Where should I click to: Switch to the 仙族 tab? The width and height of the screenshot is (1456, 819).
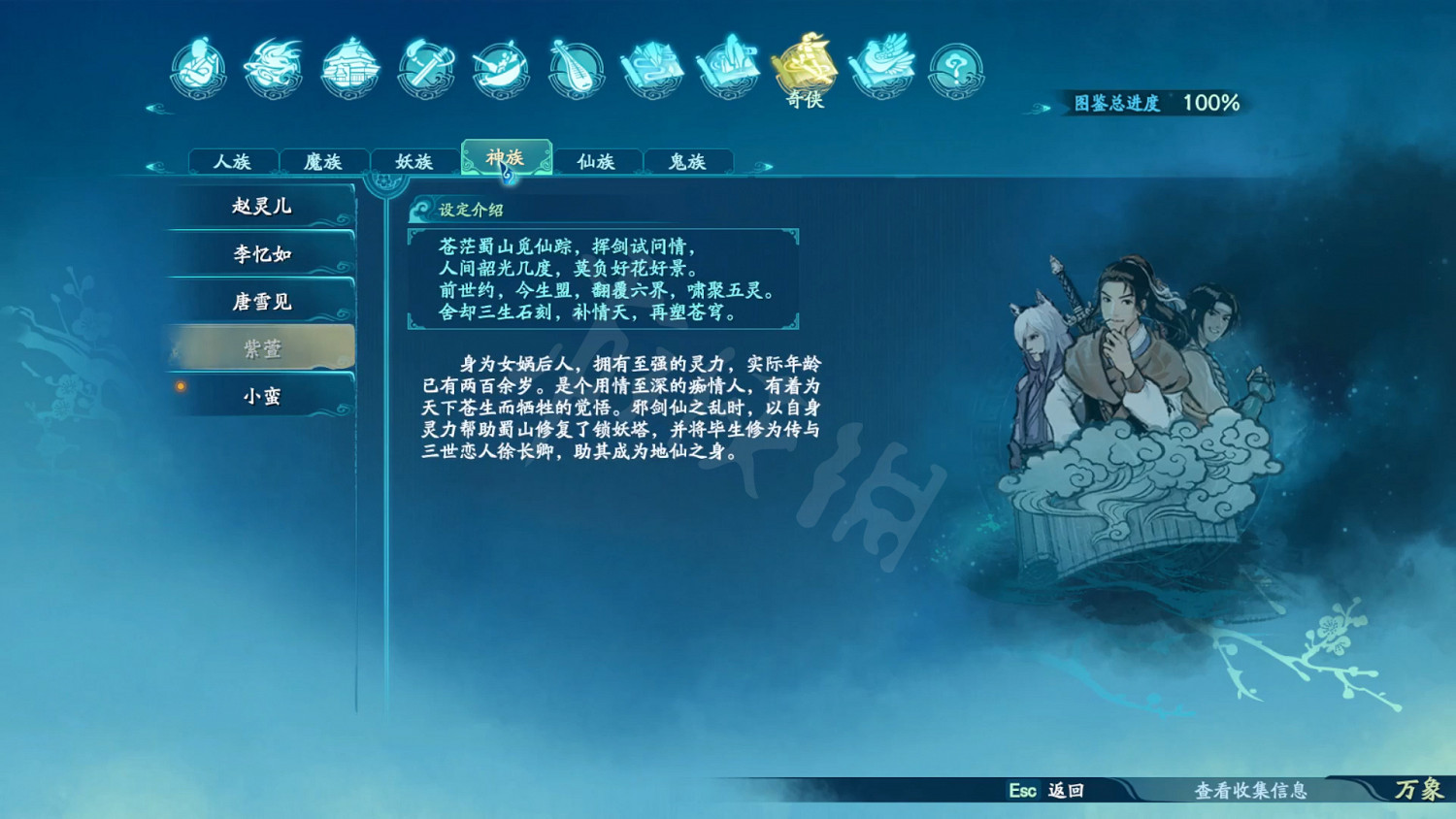597,161
